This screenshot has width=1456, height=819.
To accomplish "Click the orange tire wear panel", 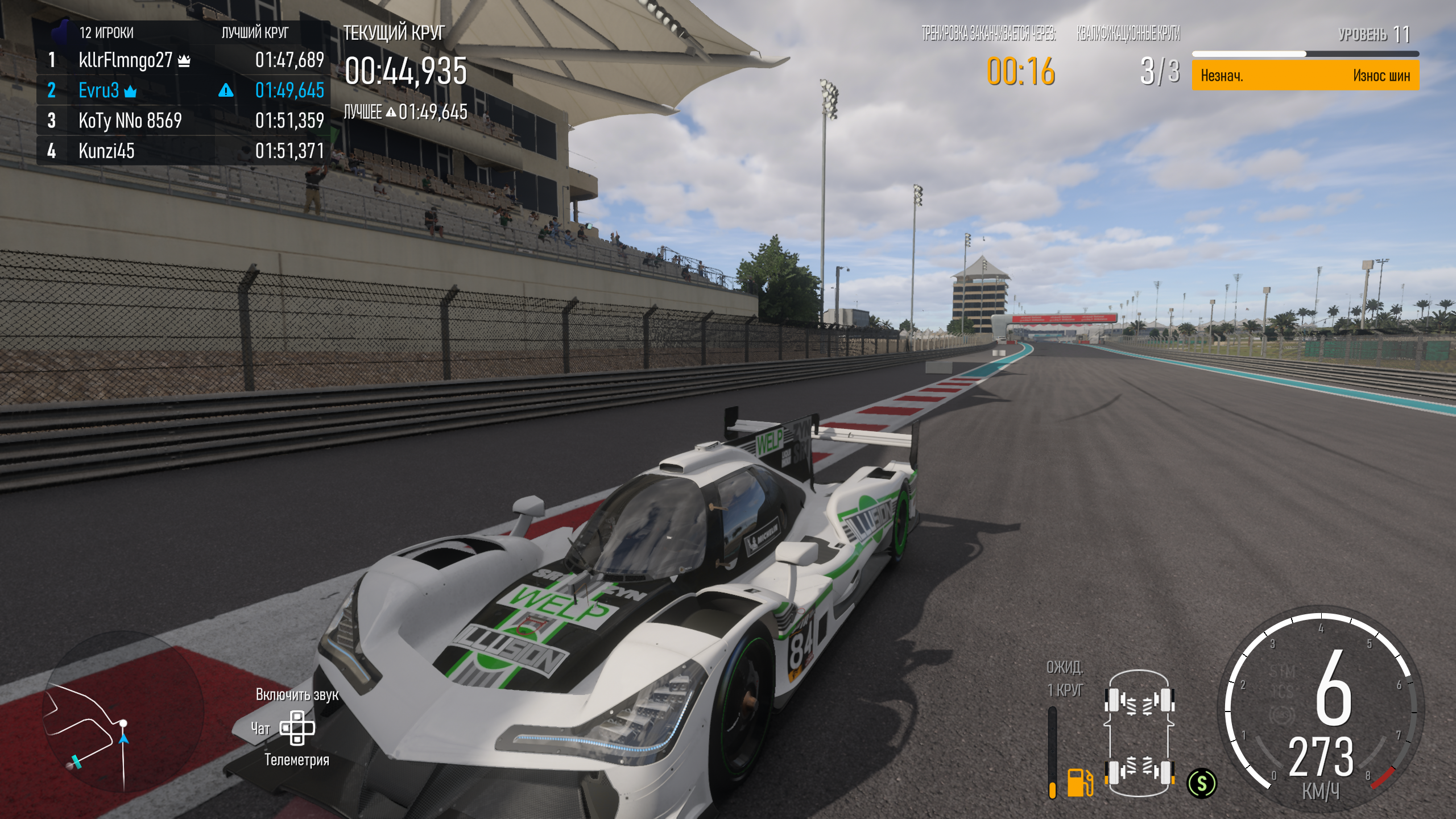I will pyautogui.click(x=1305, y=76).
